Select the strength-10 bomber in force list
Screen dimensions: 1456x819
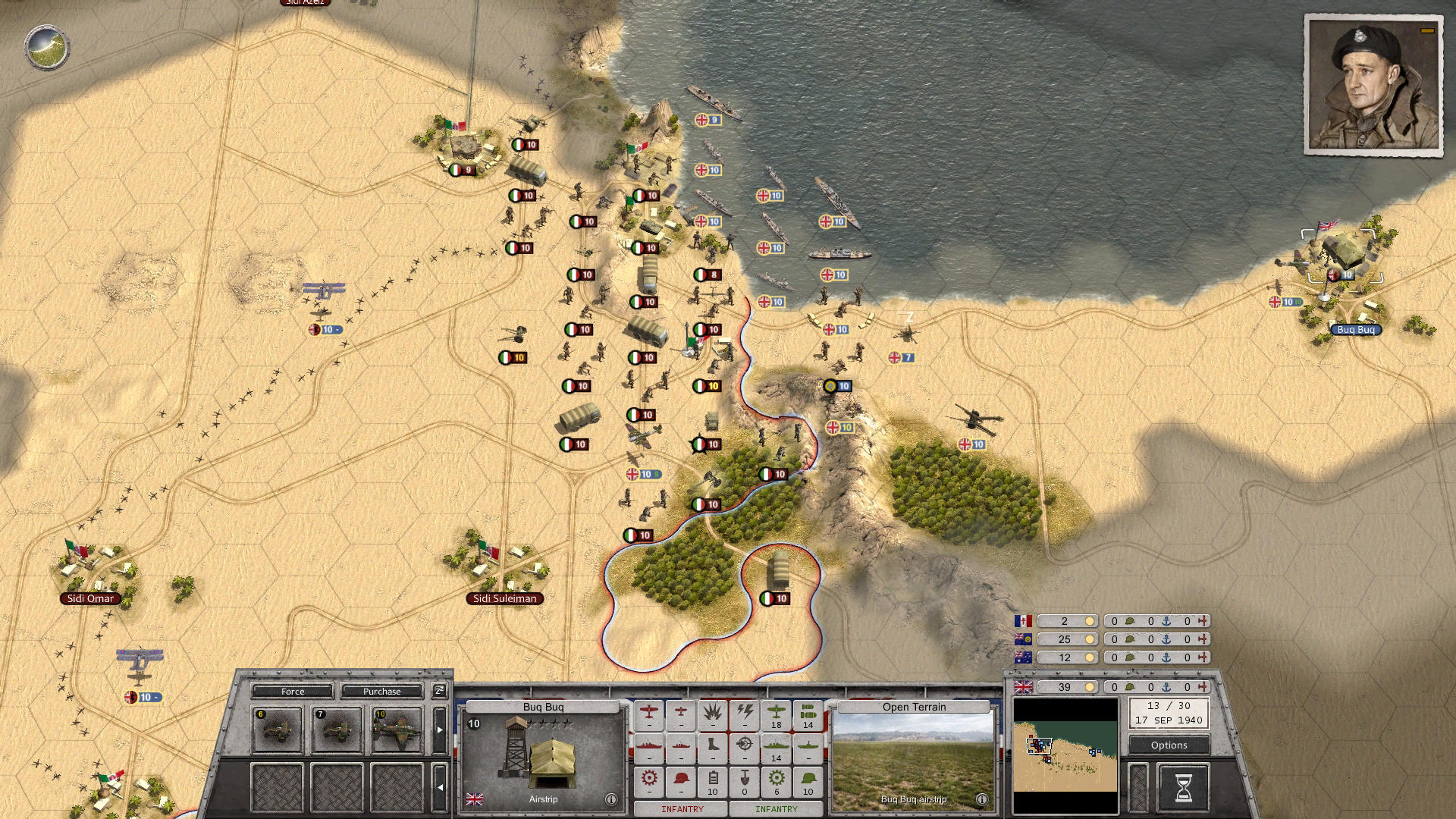tap(397, 730)
